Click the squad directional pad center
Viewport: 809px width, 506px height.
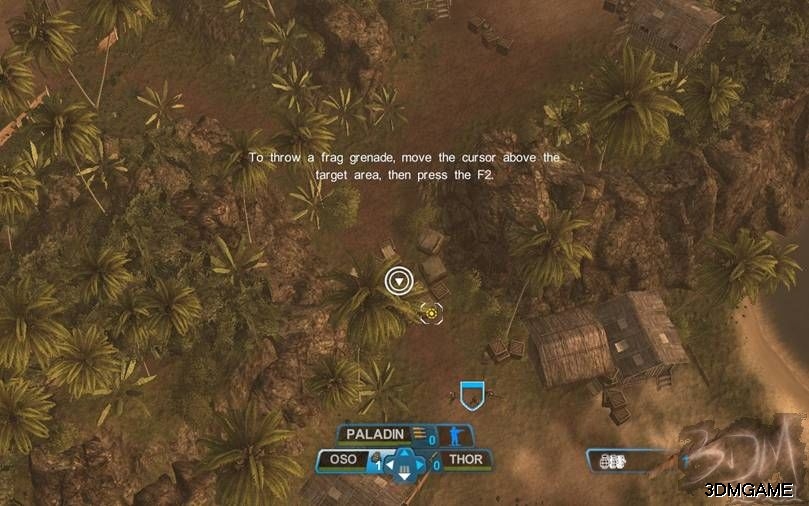coord(405,464)
